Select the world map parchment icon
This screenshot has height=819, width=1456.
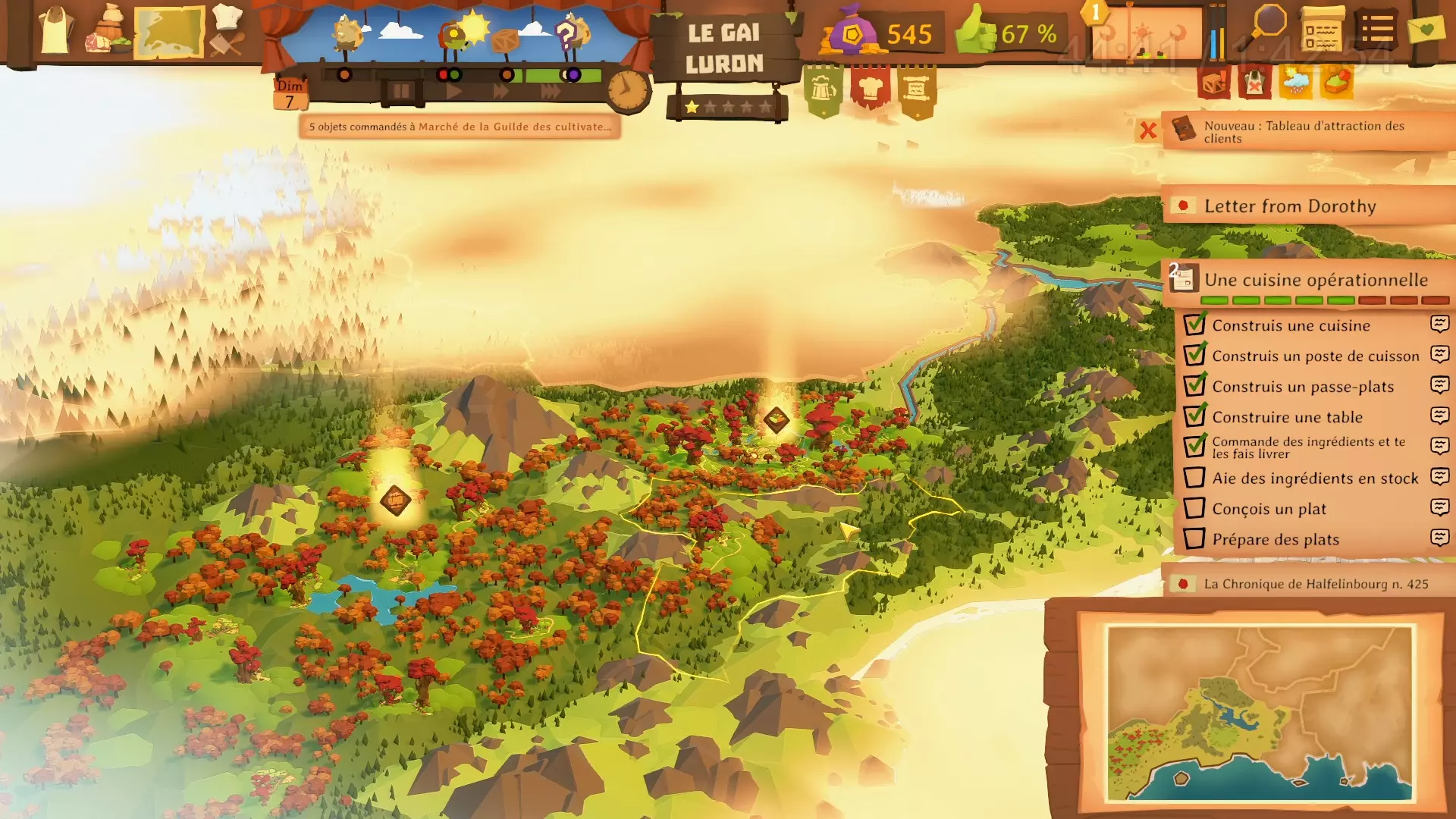169,32
